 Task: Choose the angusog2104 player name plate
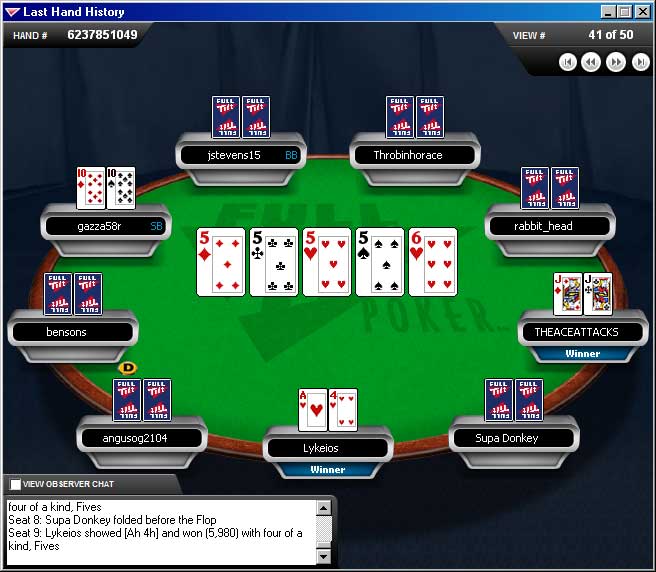[x=141, y=438]
